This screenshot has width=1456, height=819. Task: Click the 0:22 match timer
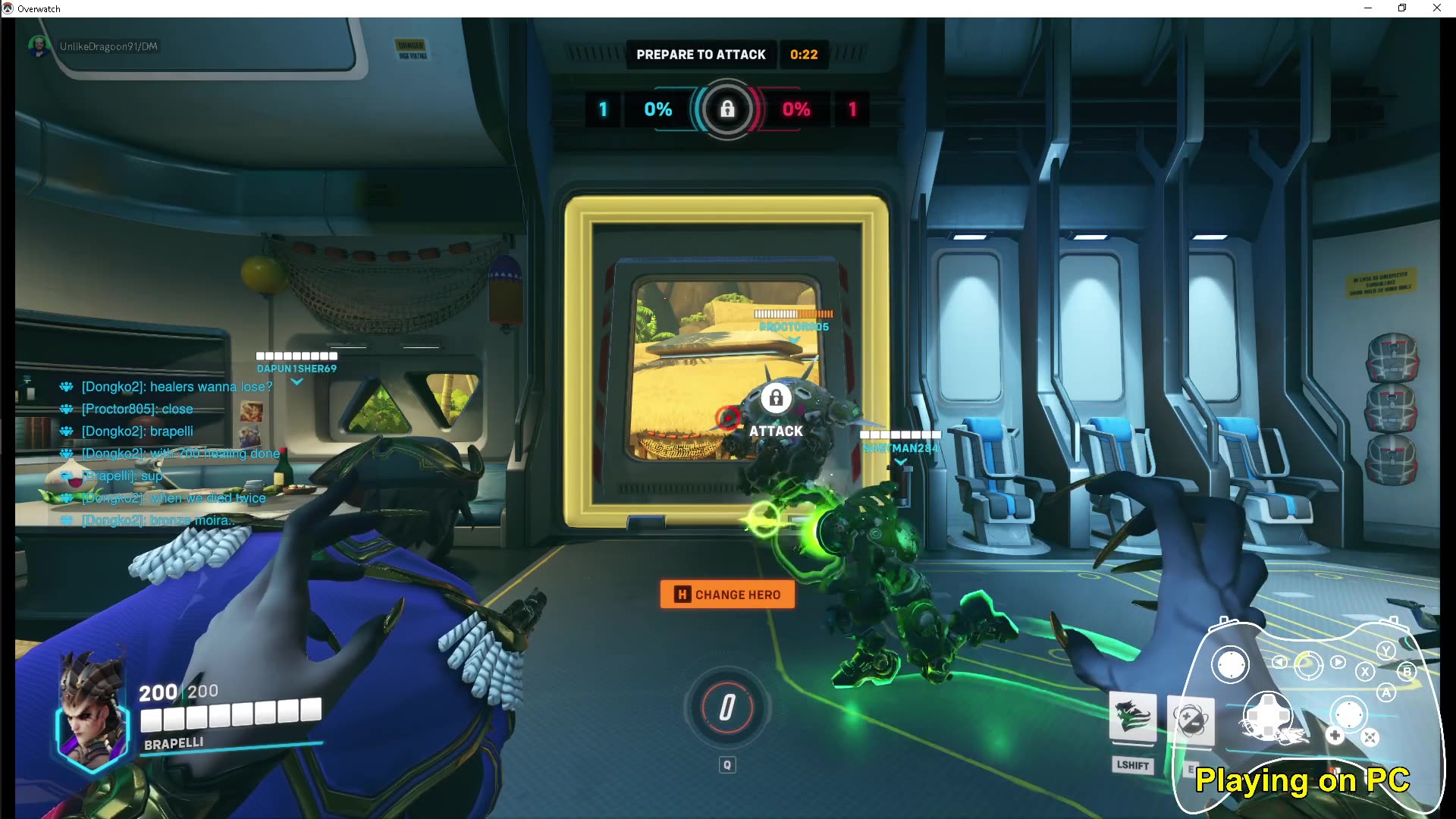[803, 54]
